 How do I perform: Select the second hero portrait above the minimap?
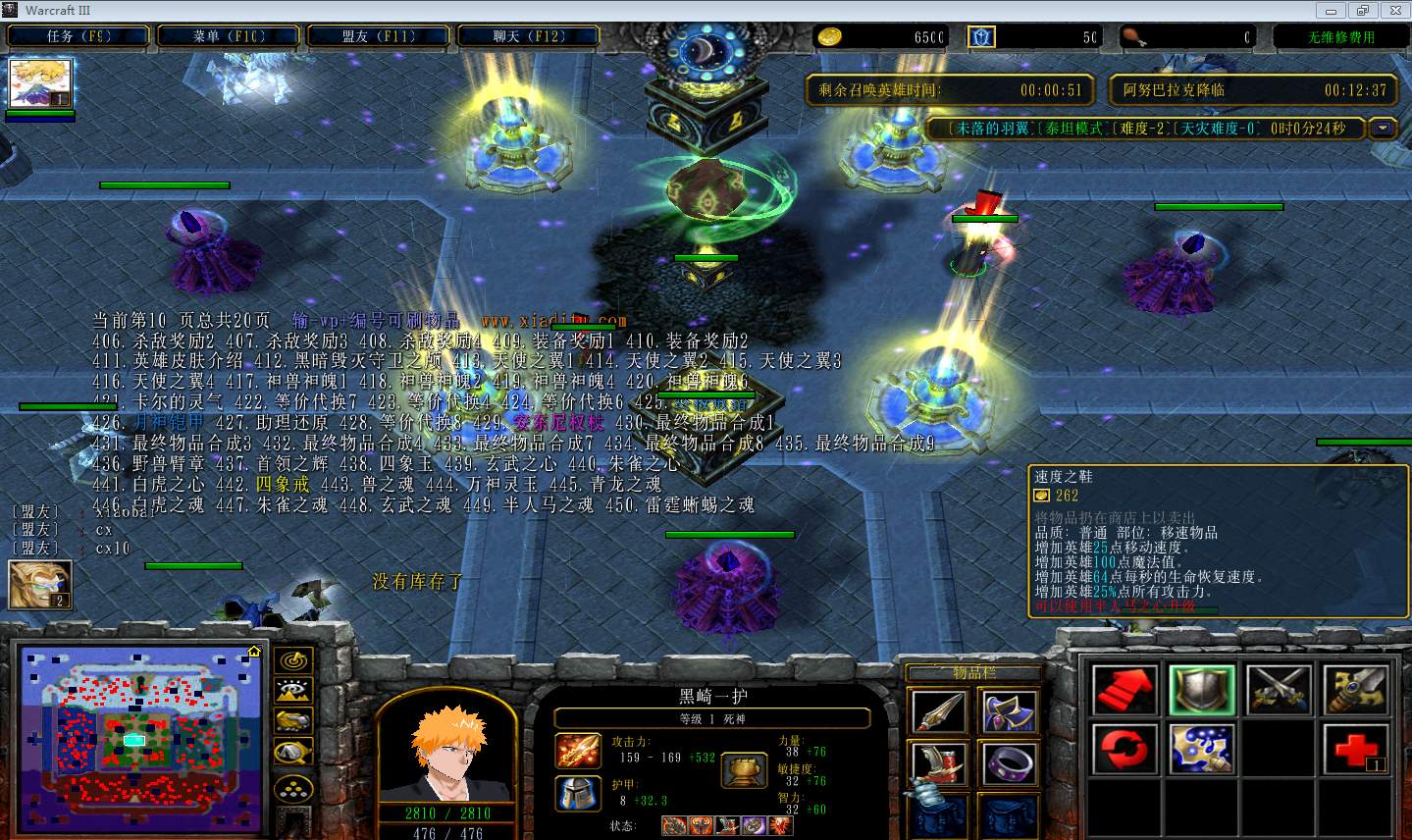(x=40, y=585)
